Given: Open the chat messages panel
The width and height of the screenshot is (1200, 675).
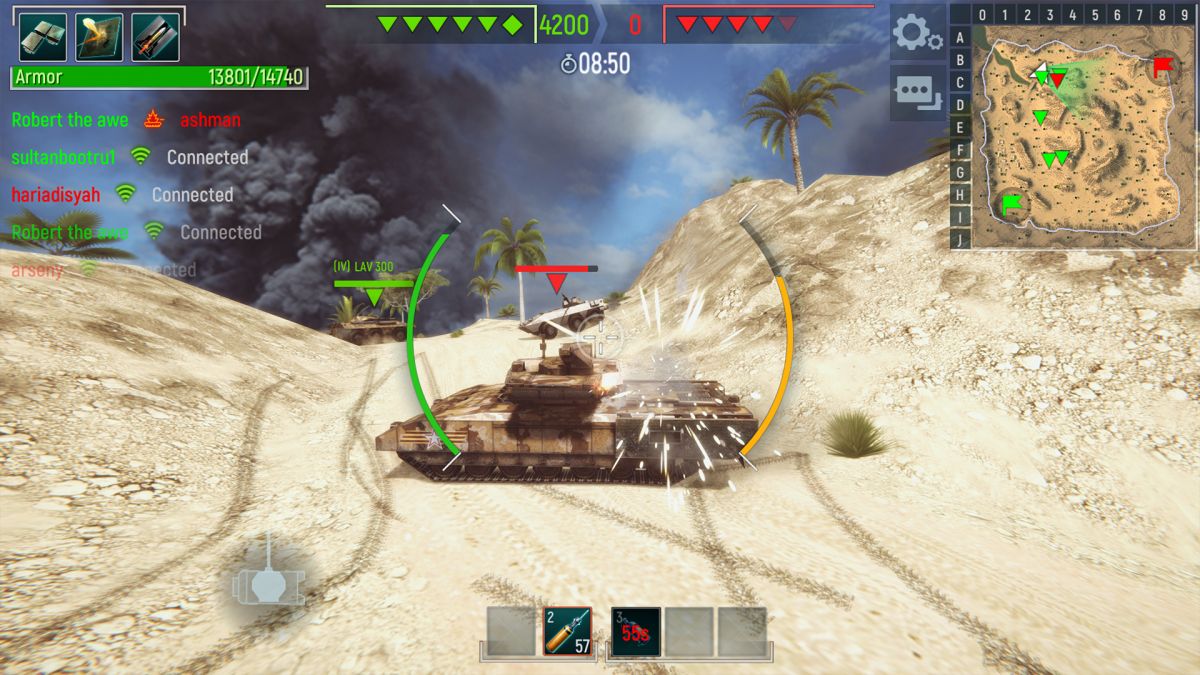Looking at the screenshot, I should (x=916, y=93).
